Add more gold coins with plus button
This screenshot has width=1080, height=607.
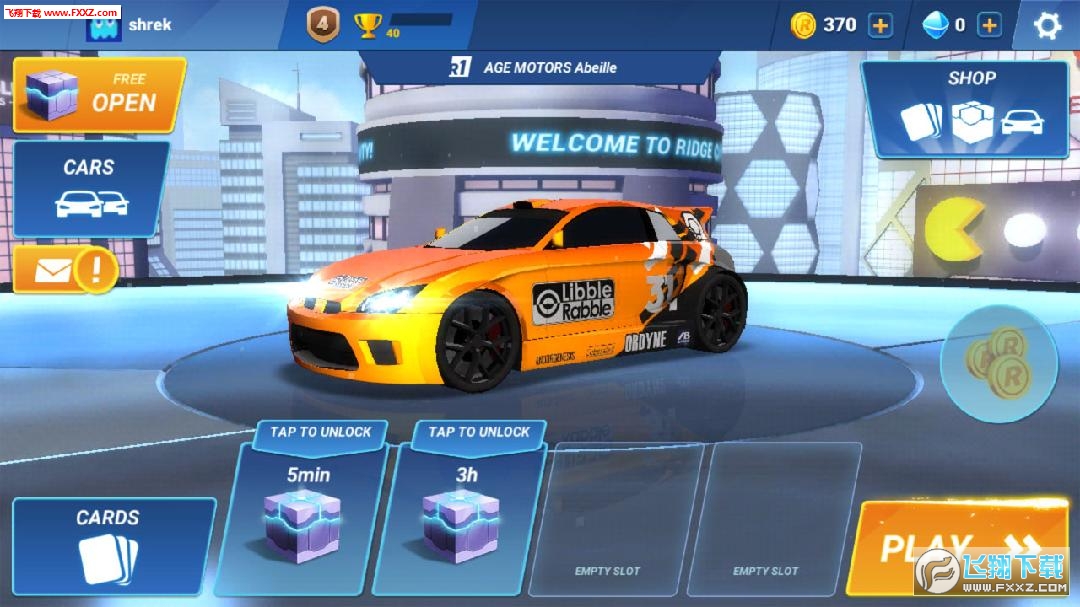[880, 25]
